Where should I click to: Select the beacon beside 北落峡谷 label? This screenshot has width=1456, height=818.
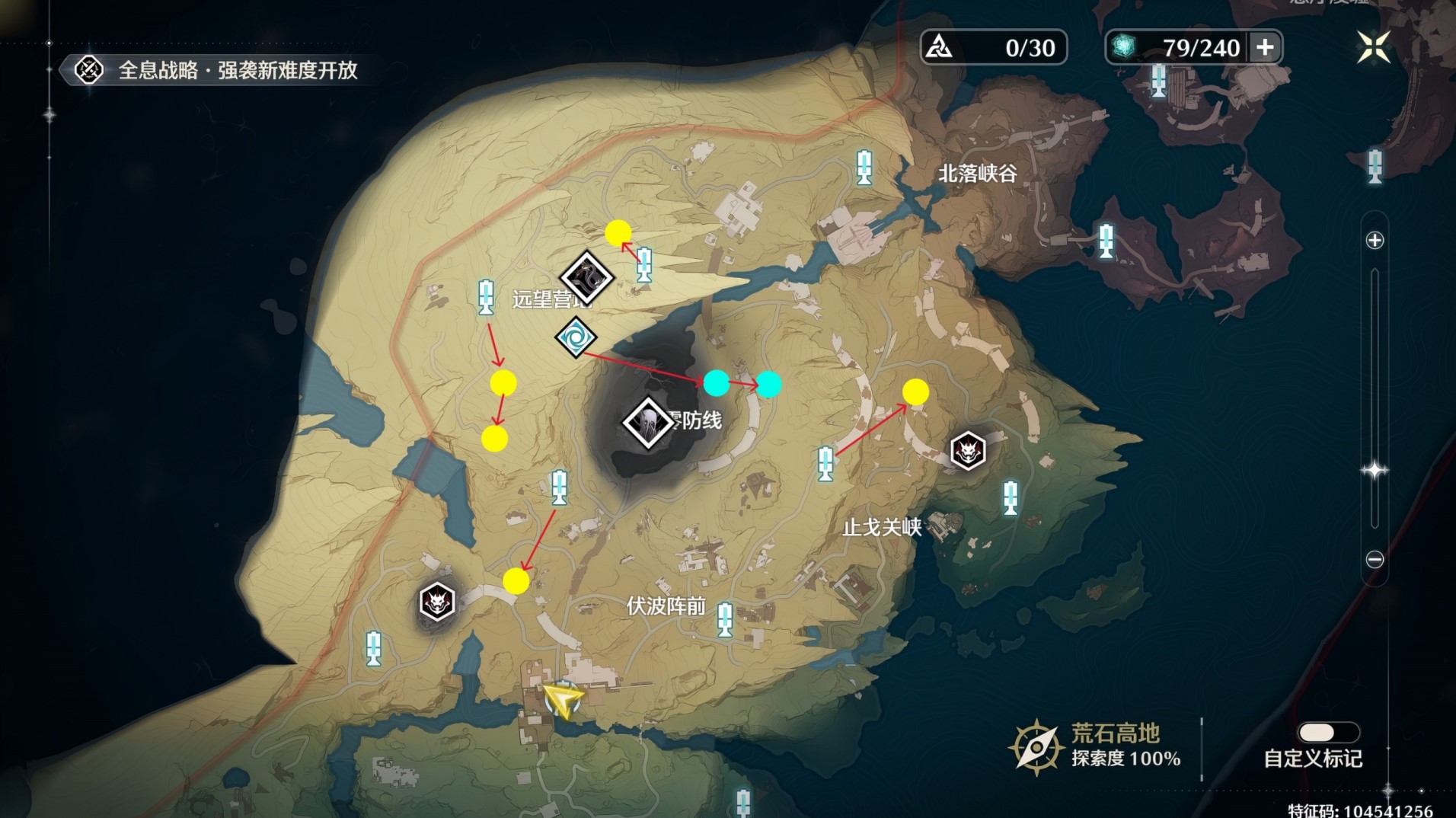864,167
